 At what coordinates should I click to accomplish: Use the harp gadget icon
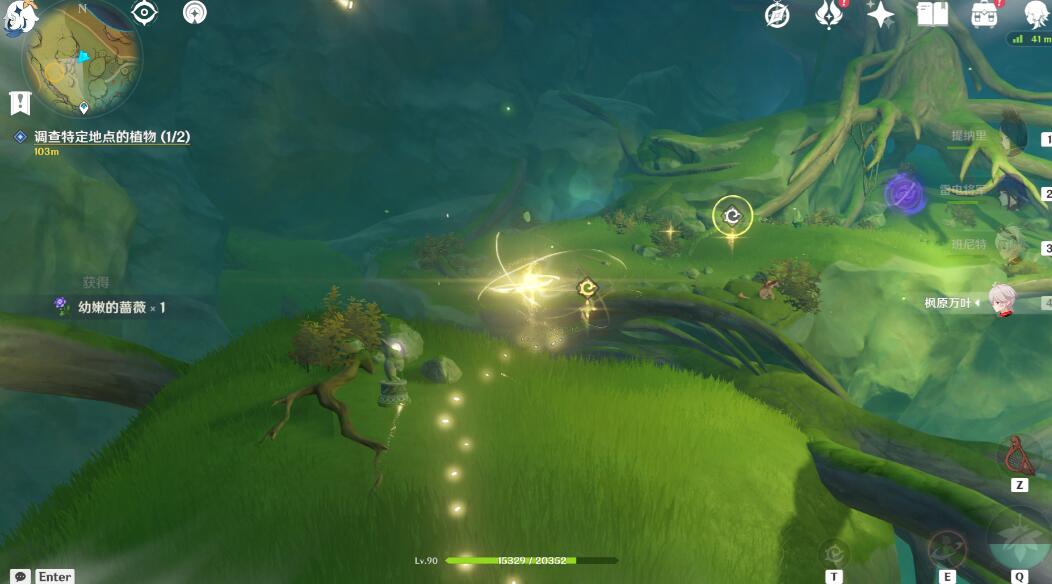point(1019,457)
